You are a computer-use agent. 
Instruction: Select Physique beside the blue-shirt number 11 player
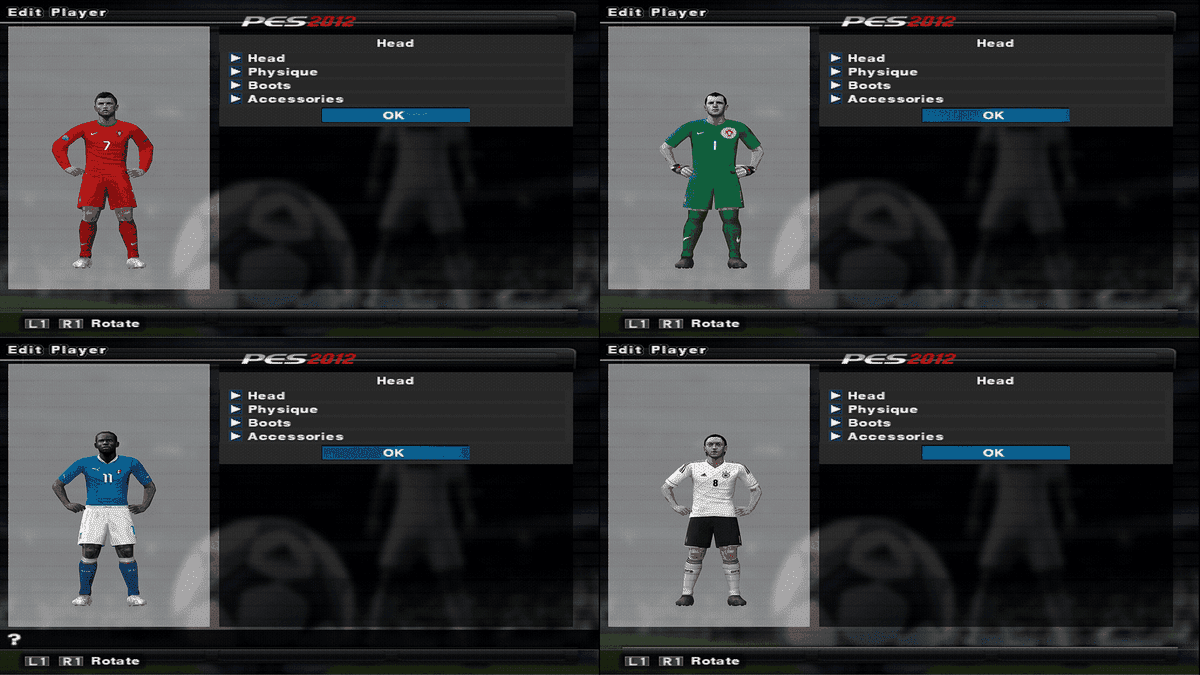tap(282, 409)
